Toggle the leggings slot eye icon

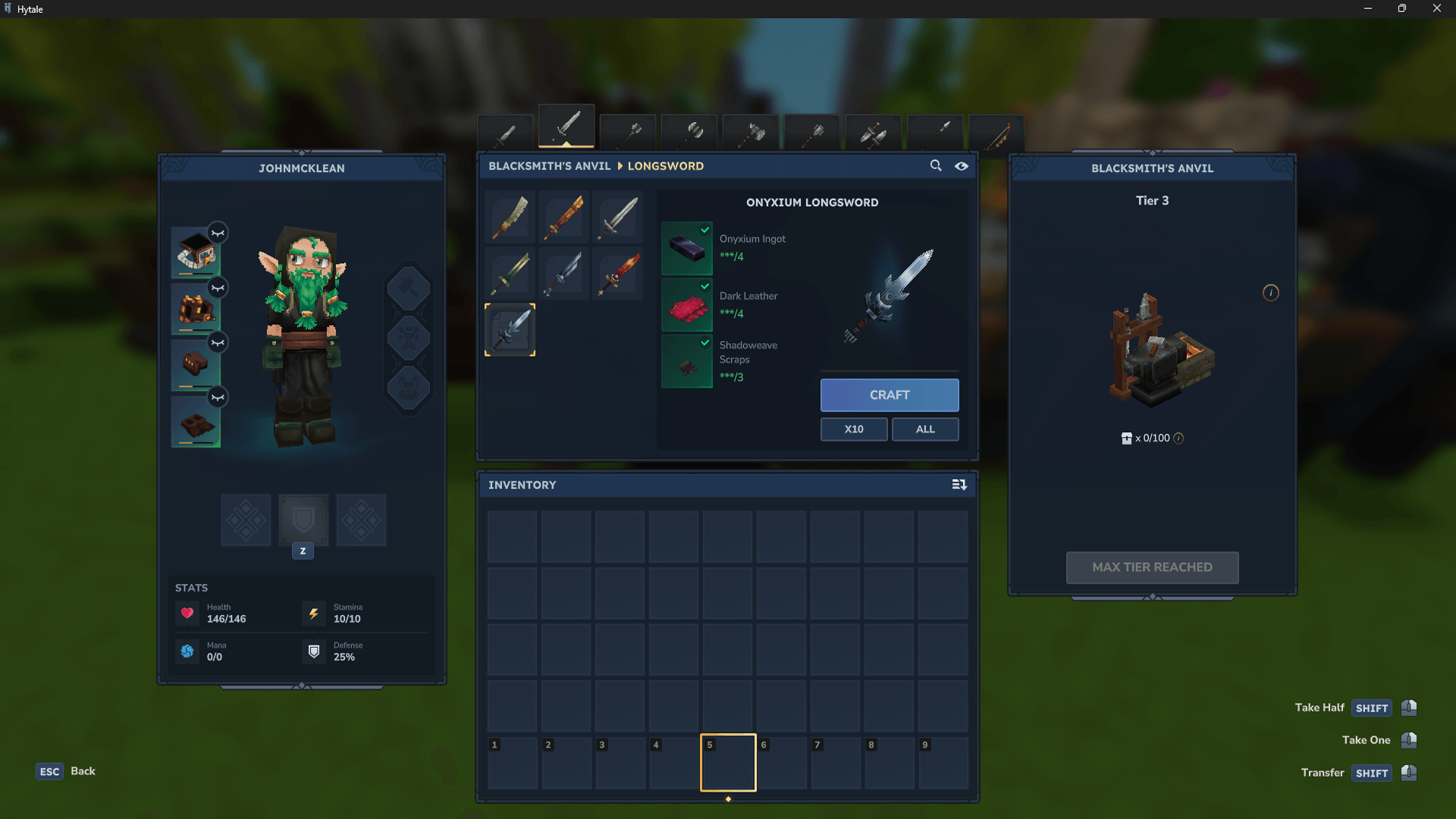click(x=218, y=342)
